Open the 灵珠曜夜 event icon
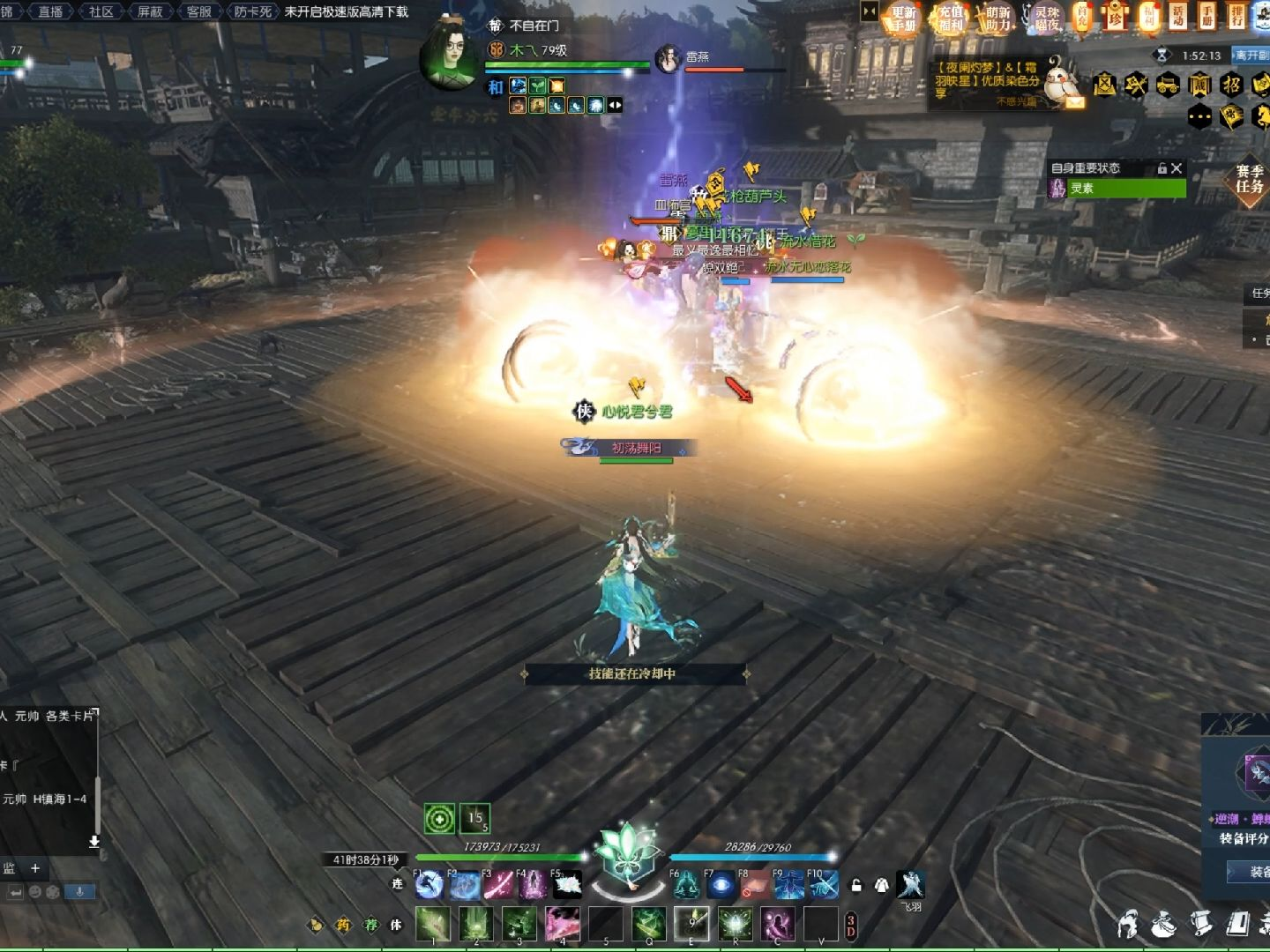1270x952 pixels. [1045, 18]
